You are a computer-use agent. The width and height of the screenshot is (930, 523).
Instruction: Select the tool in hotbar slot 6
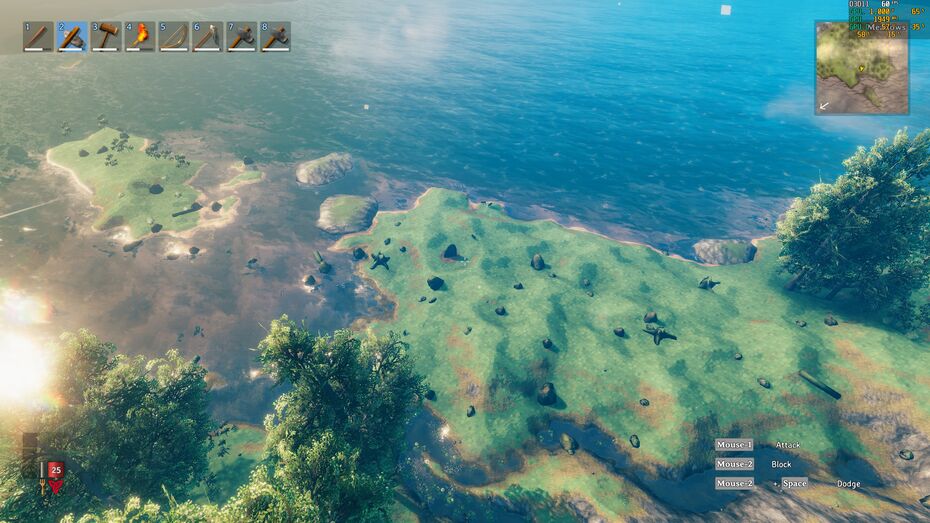click(208, 37)
